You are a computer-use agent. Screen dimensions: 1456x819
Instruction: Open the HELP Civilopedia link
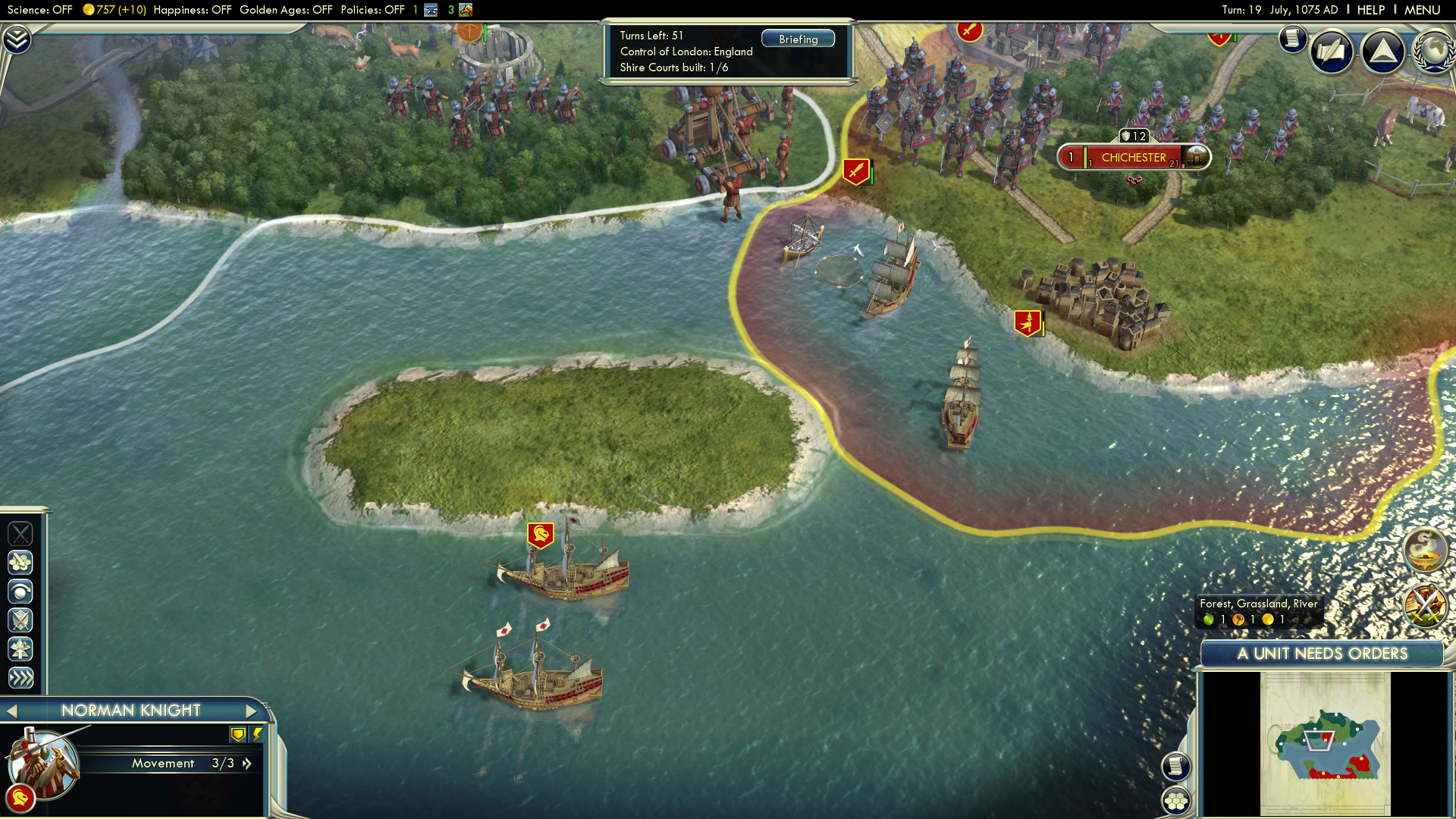click(1370, 10)
